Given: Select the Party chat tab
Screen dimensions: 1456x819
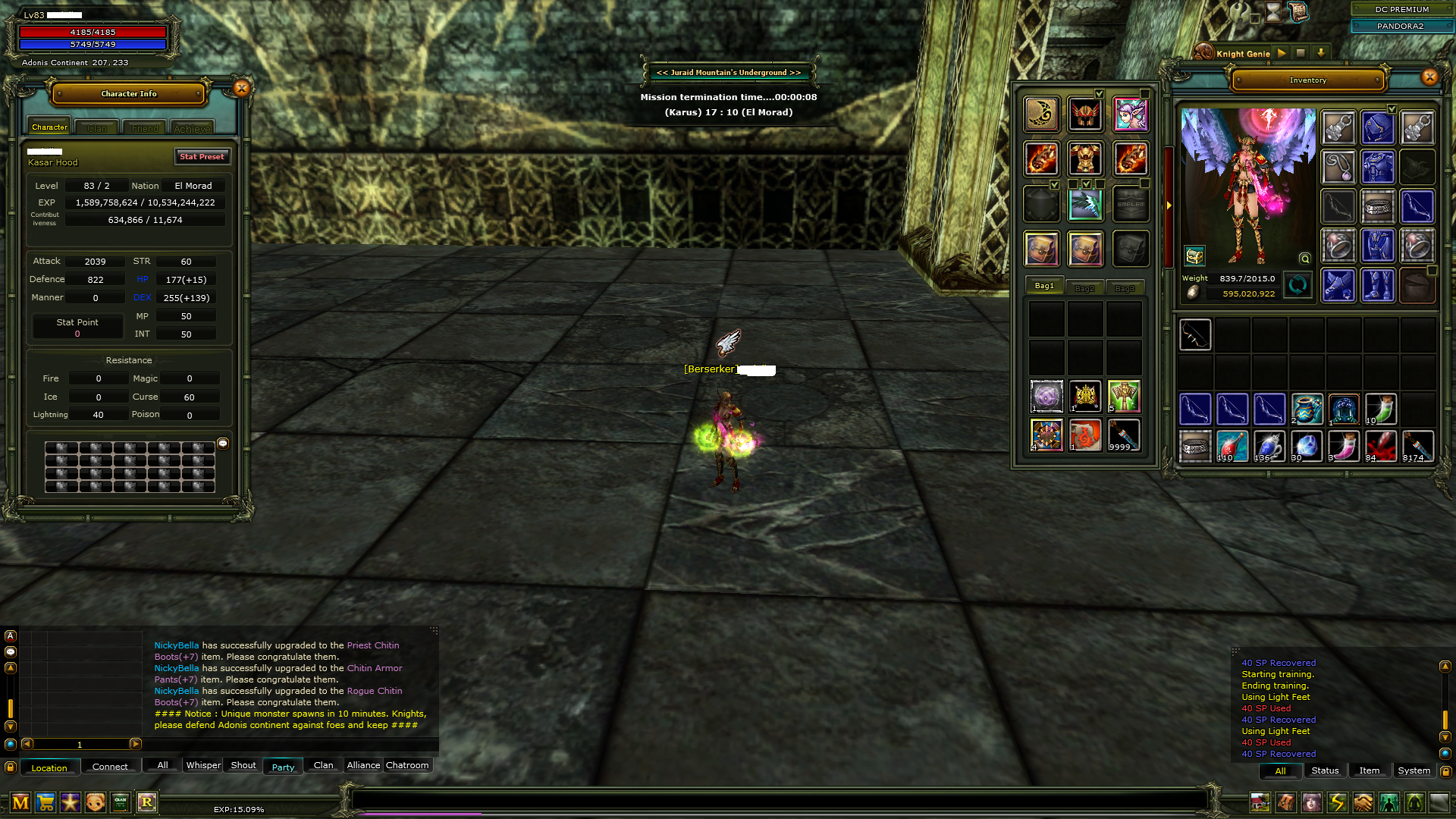Looking at the screenshot, I should (x=283, y=767).
